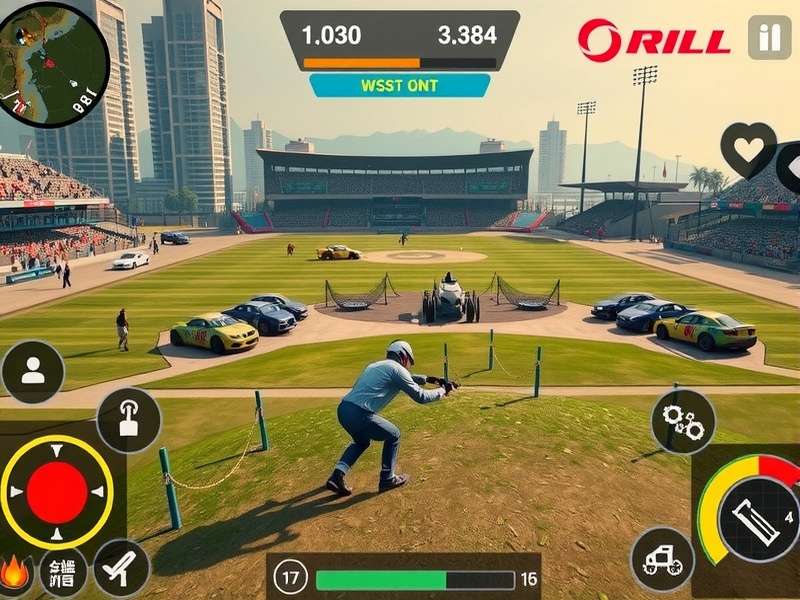Image resolution: width=800 pixels, height=600 pixels.
Task: Click the ORILL logo
Action: tap(654, 40)
